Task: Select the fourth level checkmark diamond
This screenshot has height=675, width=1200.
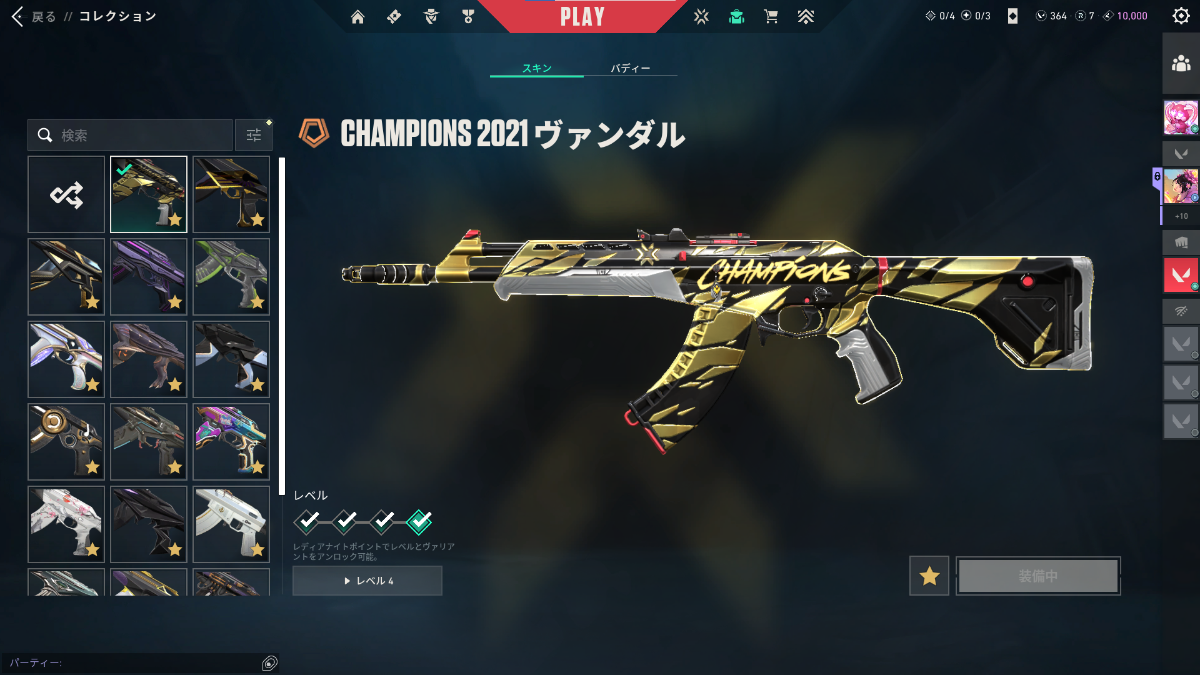Action: click(420, 520)
